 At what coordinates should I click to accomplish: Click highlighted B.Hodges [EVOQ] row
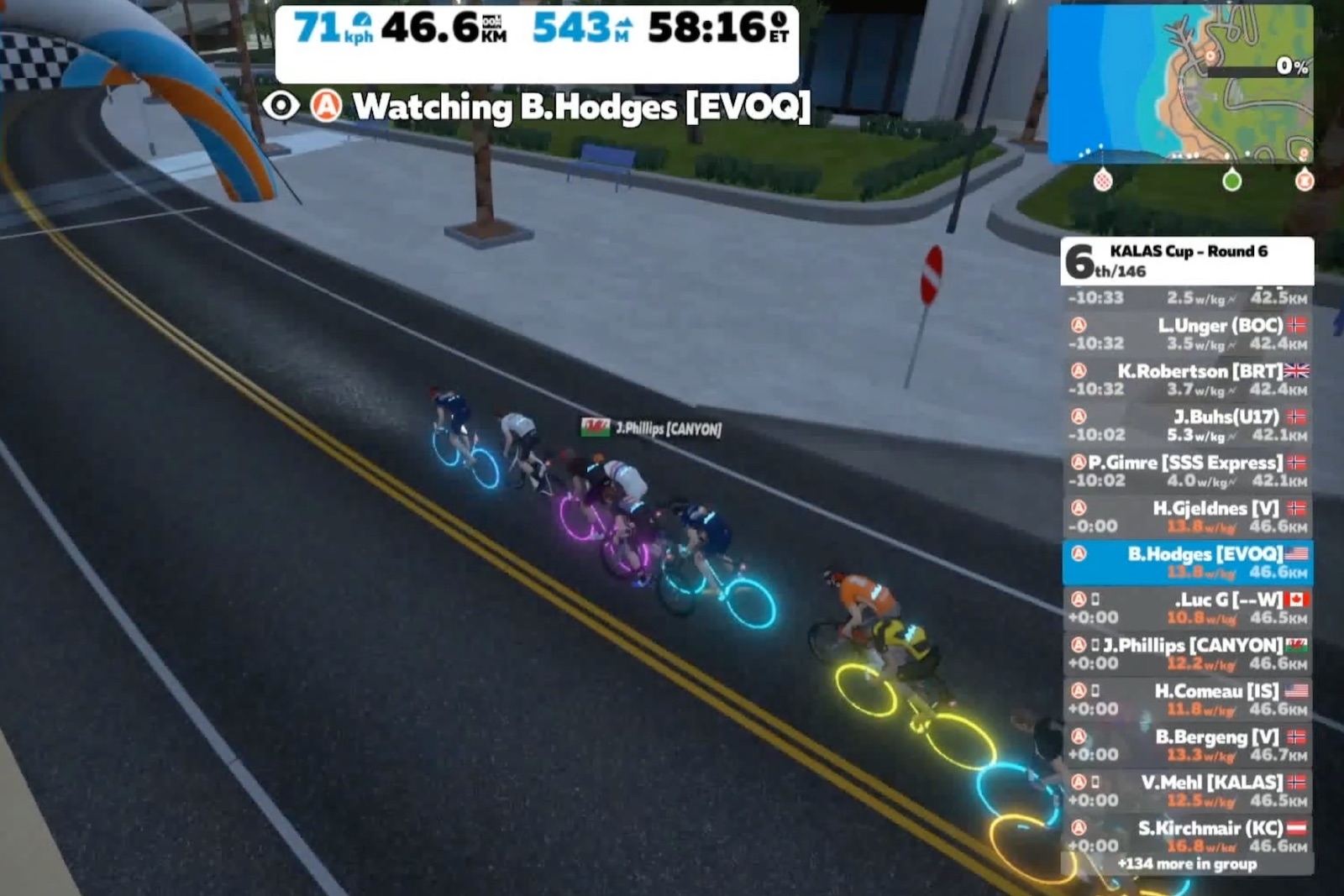click(1188, 563)
